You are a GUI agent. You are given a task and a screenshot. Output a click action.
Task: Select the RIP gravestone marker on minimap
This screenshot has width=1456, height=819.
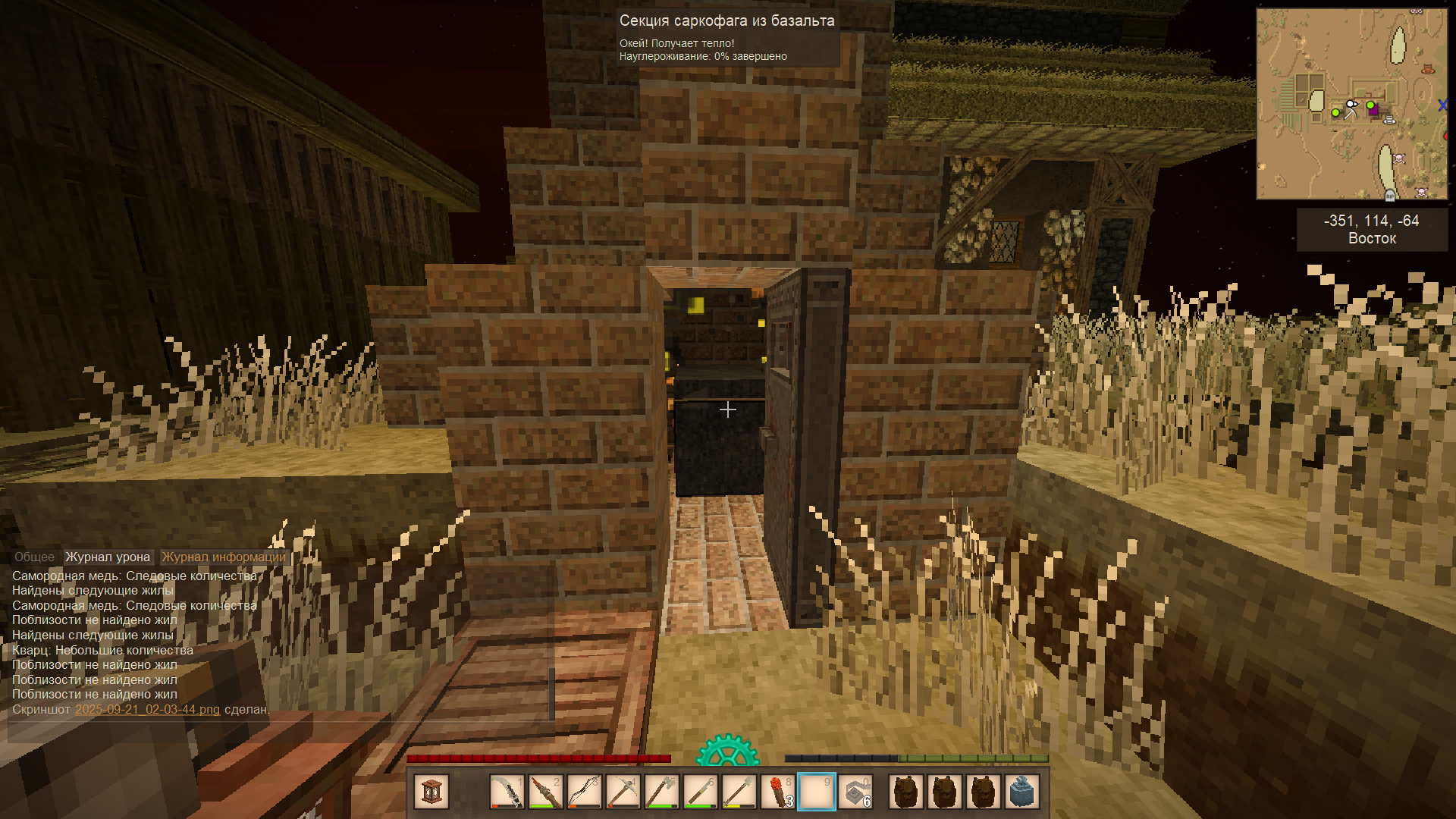(x=1390, y=195)
